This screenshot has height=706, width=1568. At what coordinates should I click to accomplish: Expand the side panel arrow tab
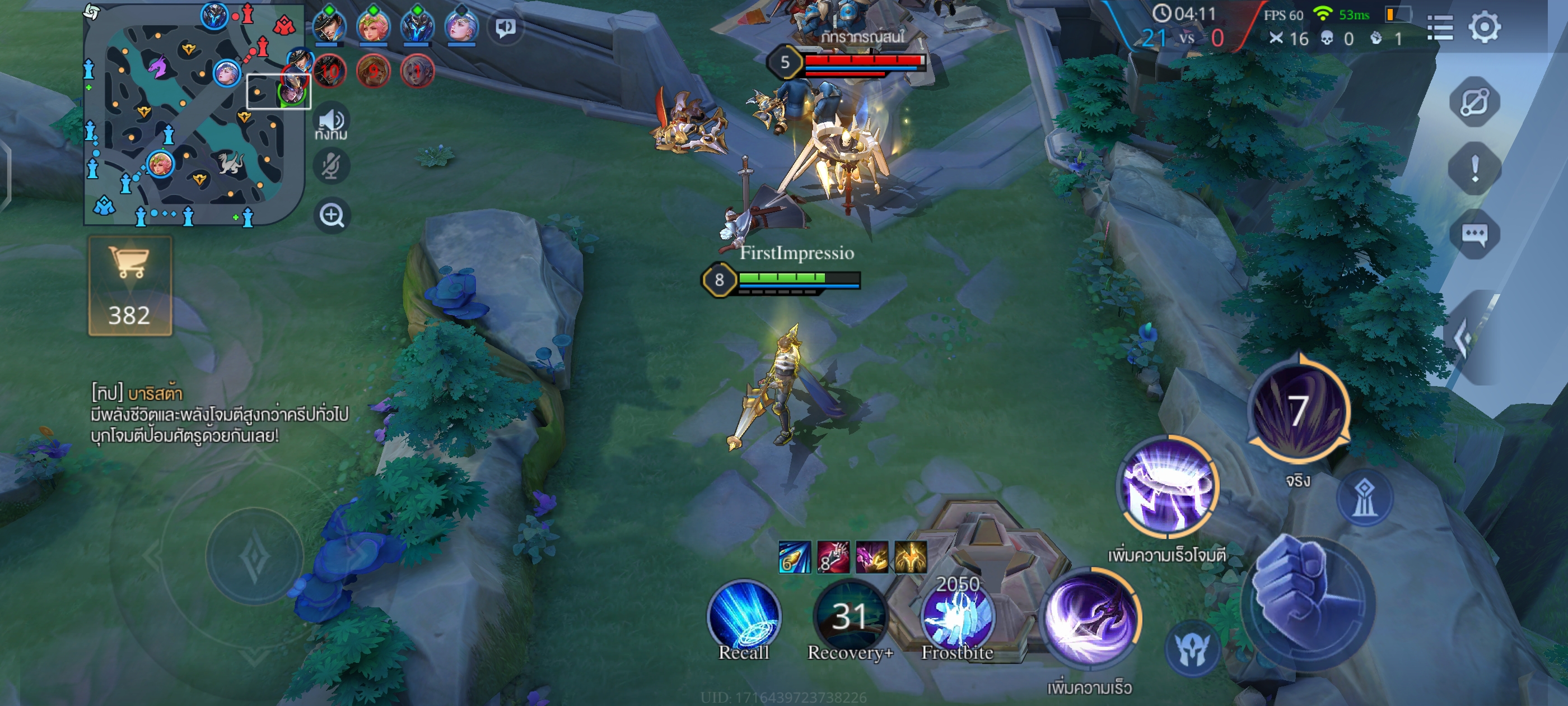click(x=1467, y=336)
